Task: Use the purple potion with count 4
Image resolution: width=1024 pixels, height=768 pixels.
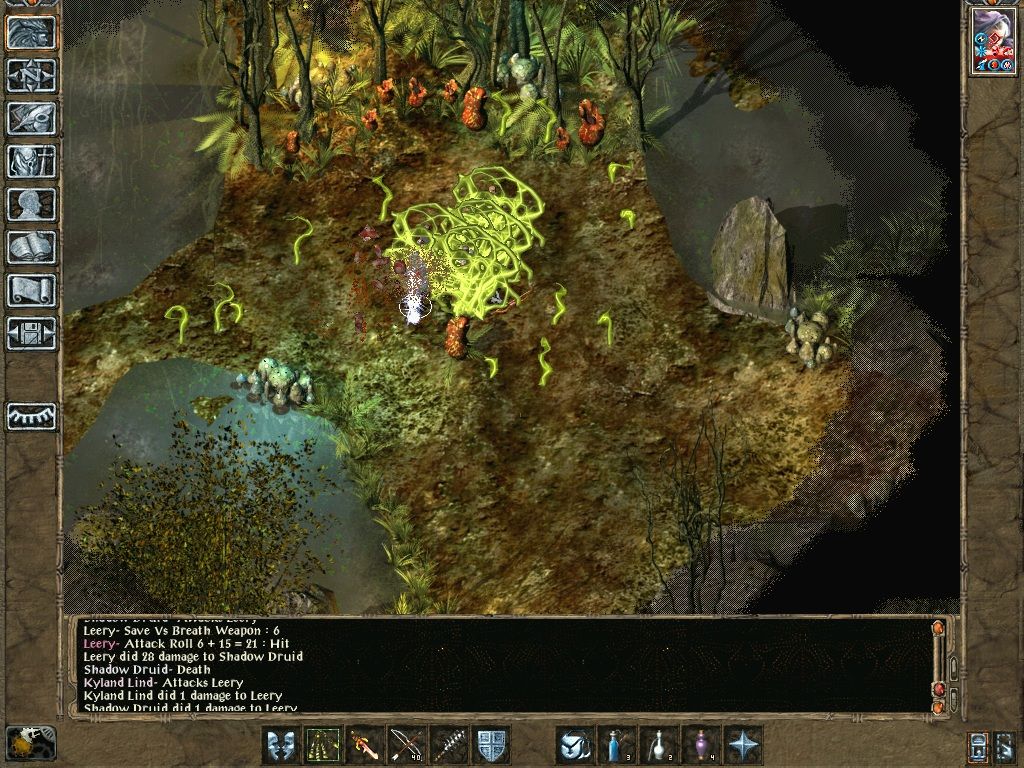Action: coord(701,745)
